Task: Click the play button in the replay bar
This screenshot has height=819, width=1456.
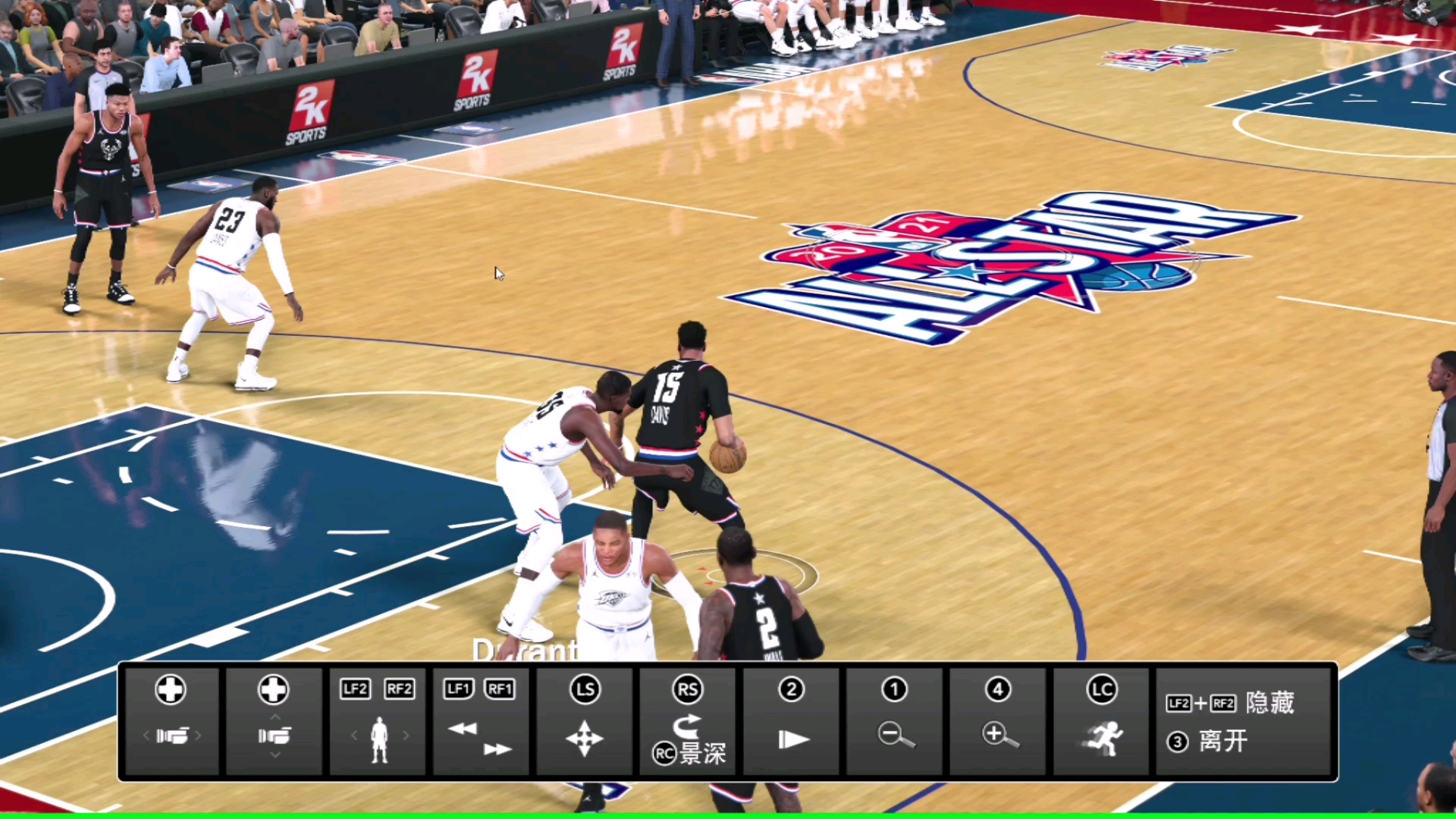Action: 793,739
